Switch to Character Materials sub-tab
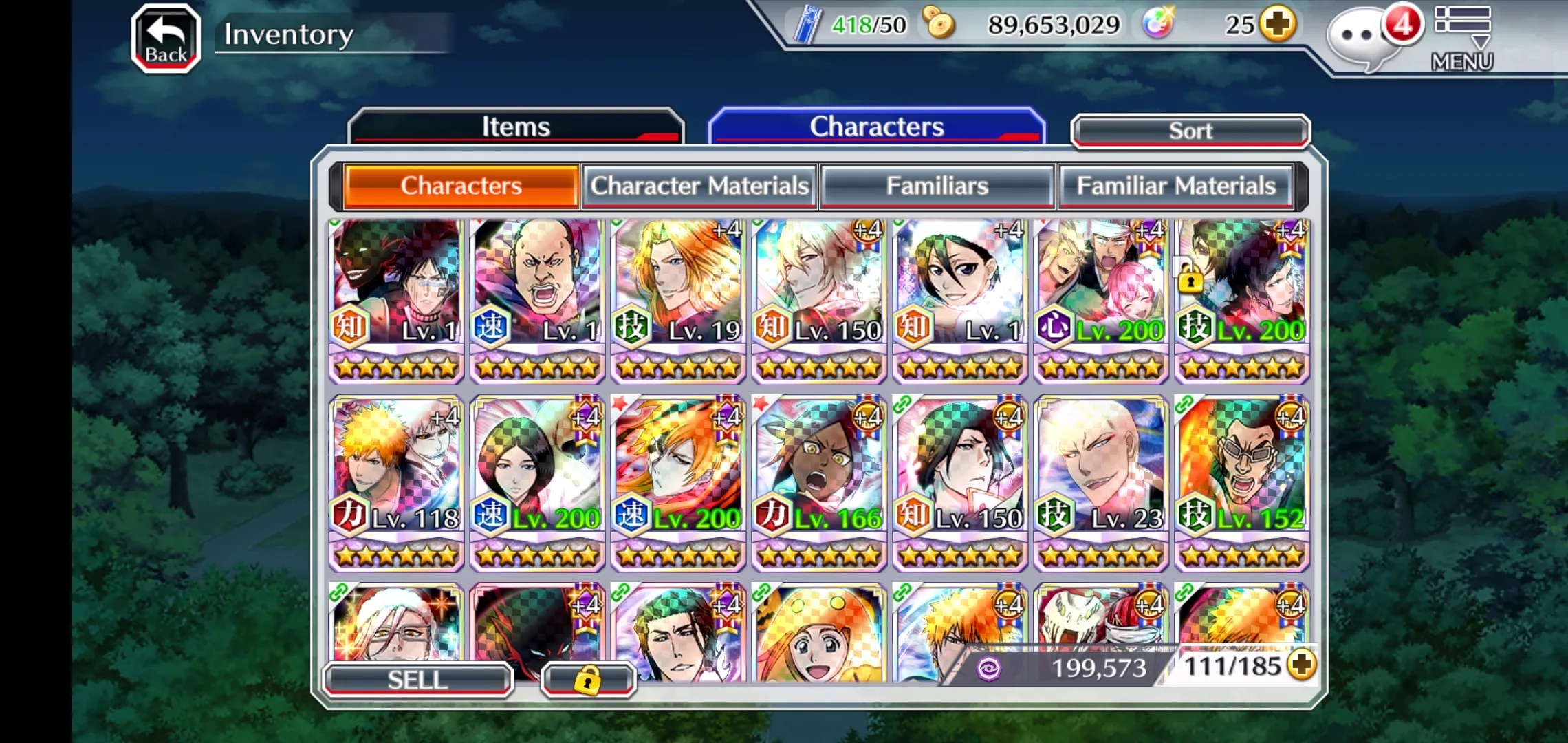1568x743 pixels. coord(699,186)
